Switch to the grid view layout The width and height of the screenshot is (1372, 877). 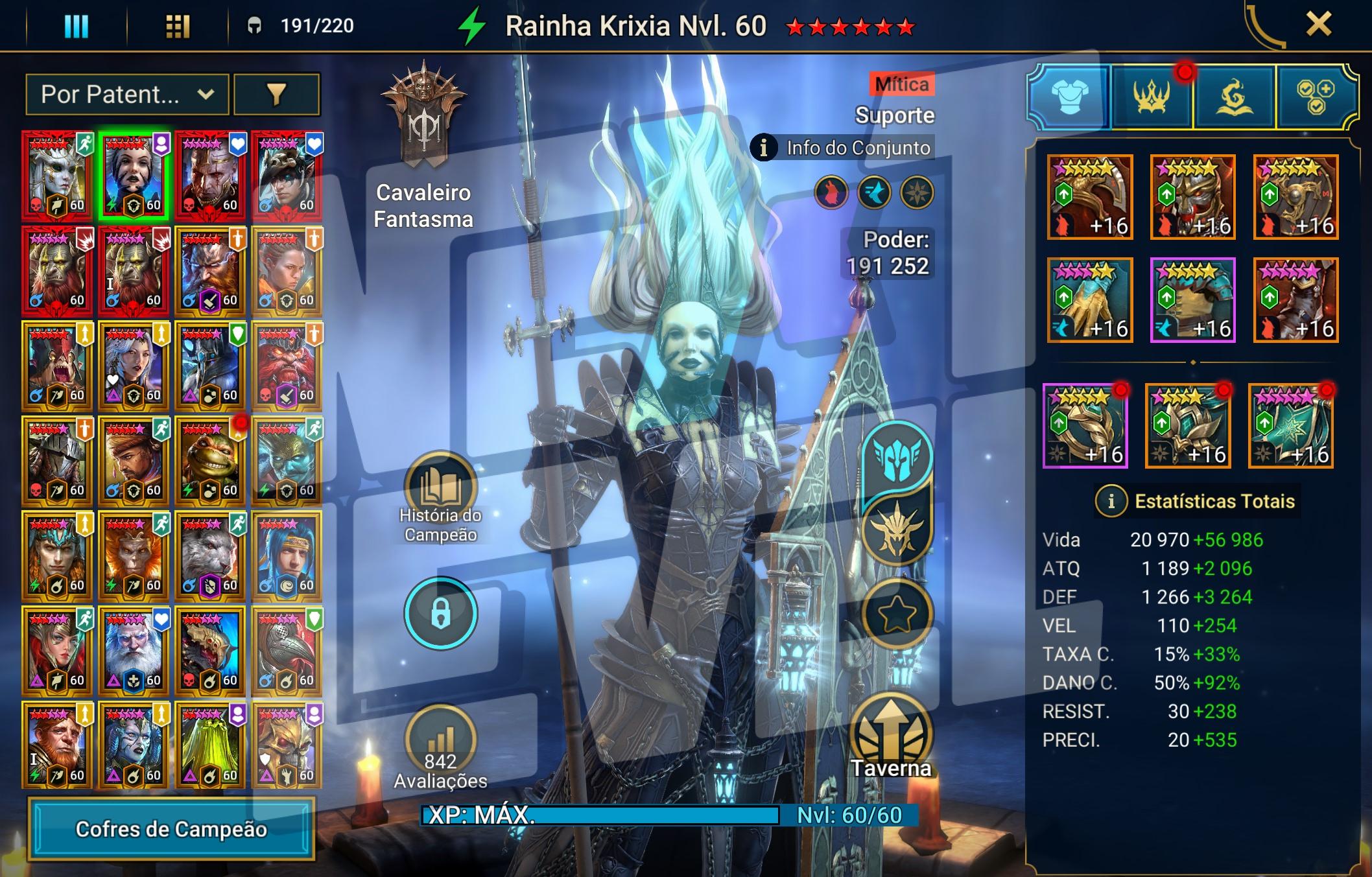pyautogui.click(x=177, y=27)
